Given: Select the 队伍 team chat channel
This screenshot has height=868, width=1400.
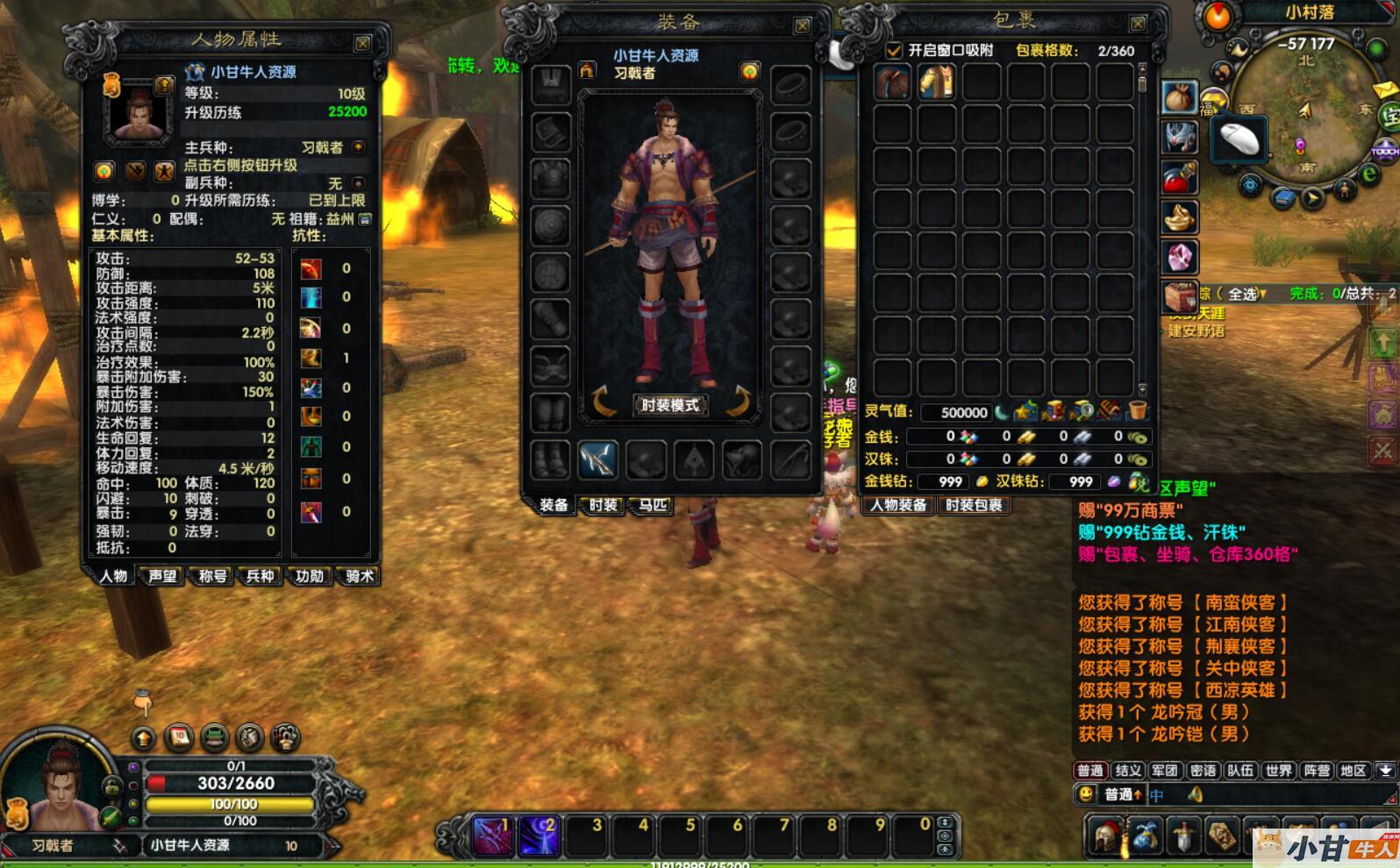Looking at the screenshot, I should pyautogui.click(x=1239, y=771).
